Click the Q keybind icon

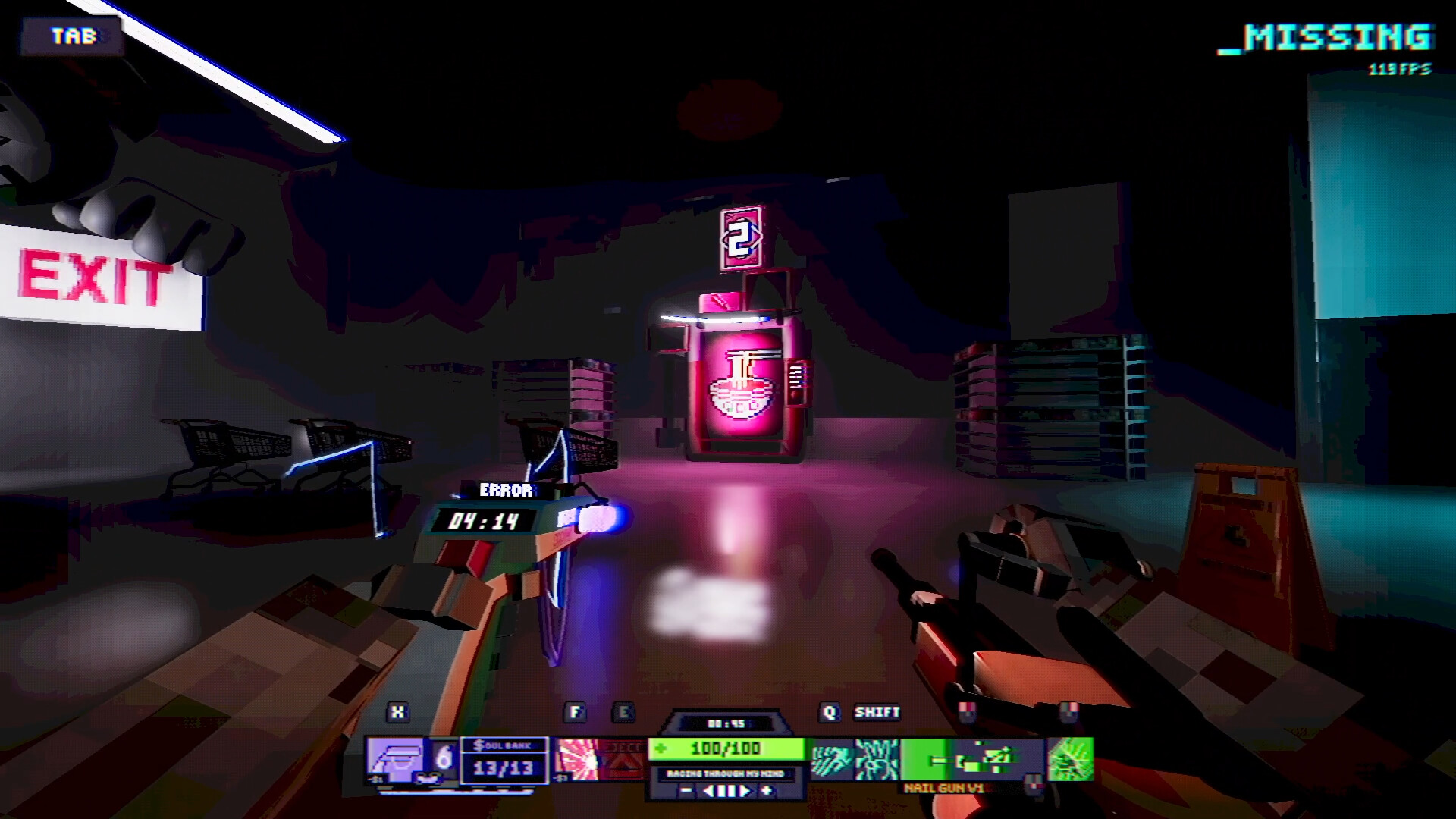pyautogui.click(x=830, y=711)
